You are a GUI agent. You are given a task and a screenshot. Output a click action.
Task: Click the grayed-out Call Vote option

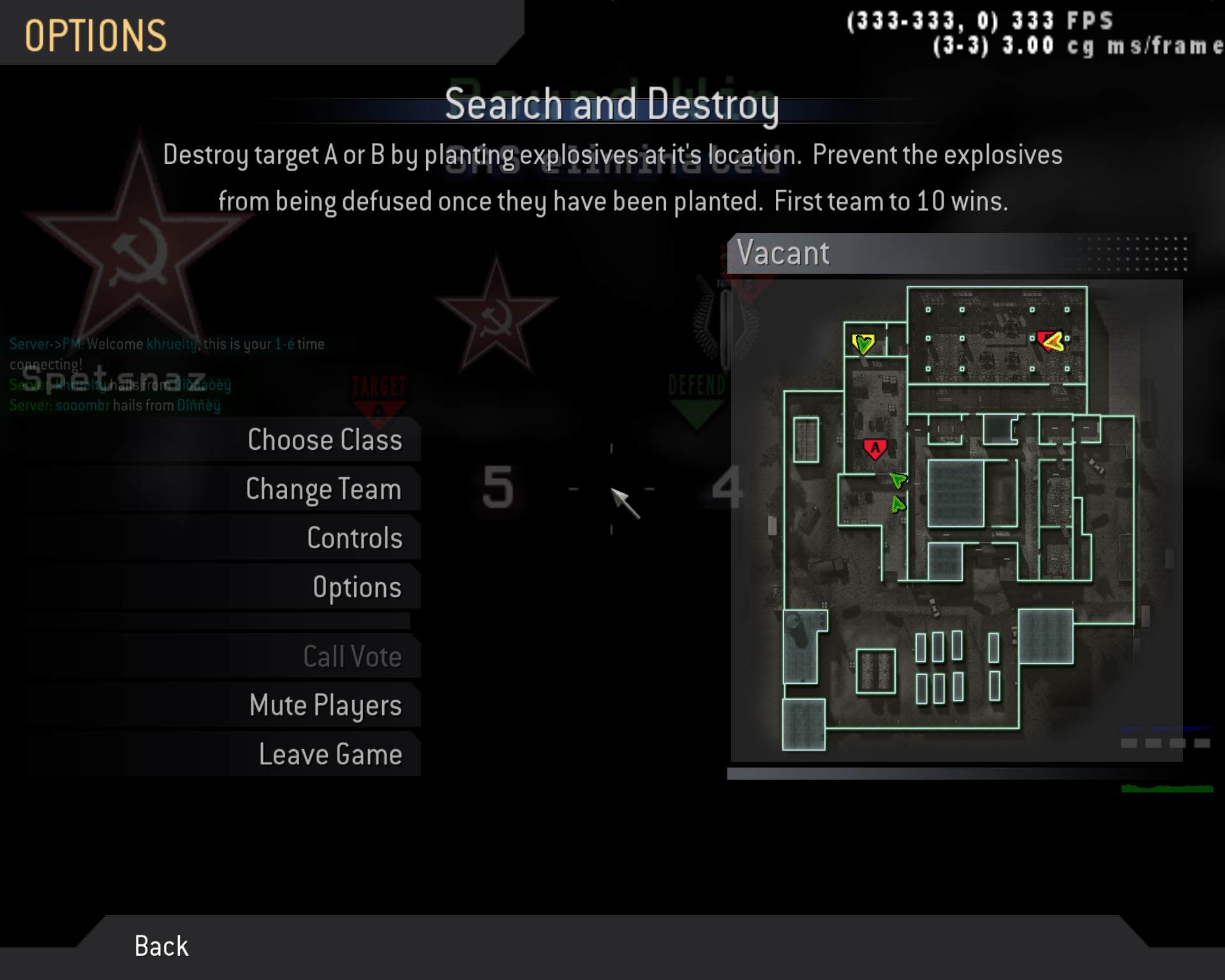(352, 656)
